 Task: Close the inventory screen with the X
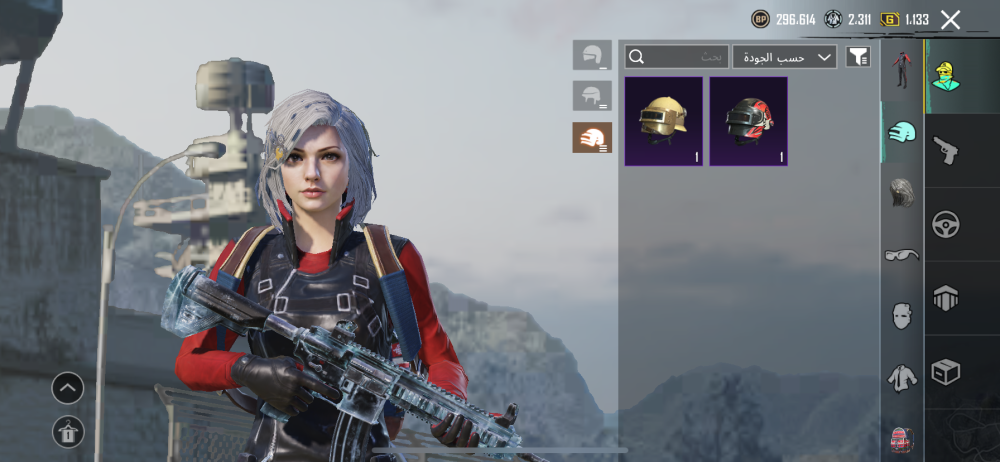pyautogui.click(x=950, y=19)
